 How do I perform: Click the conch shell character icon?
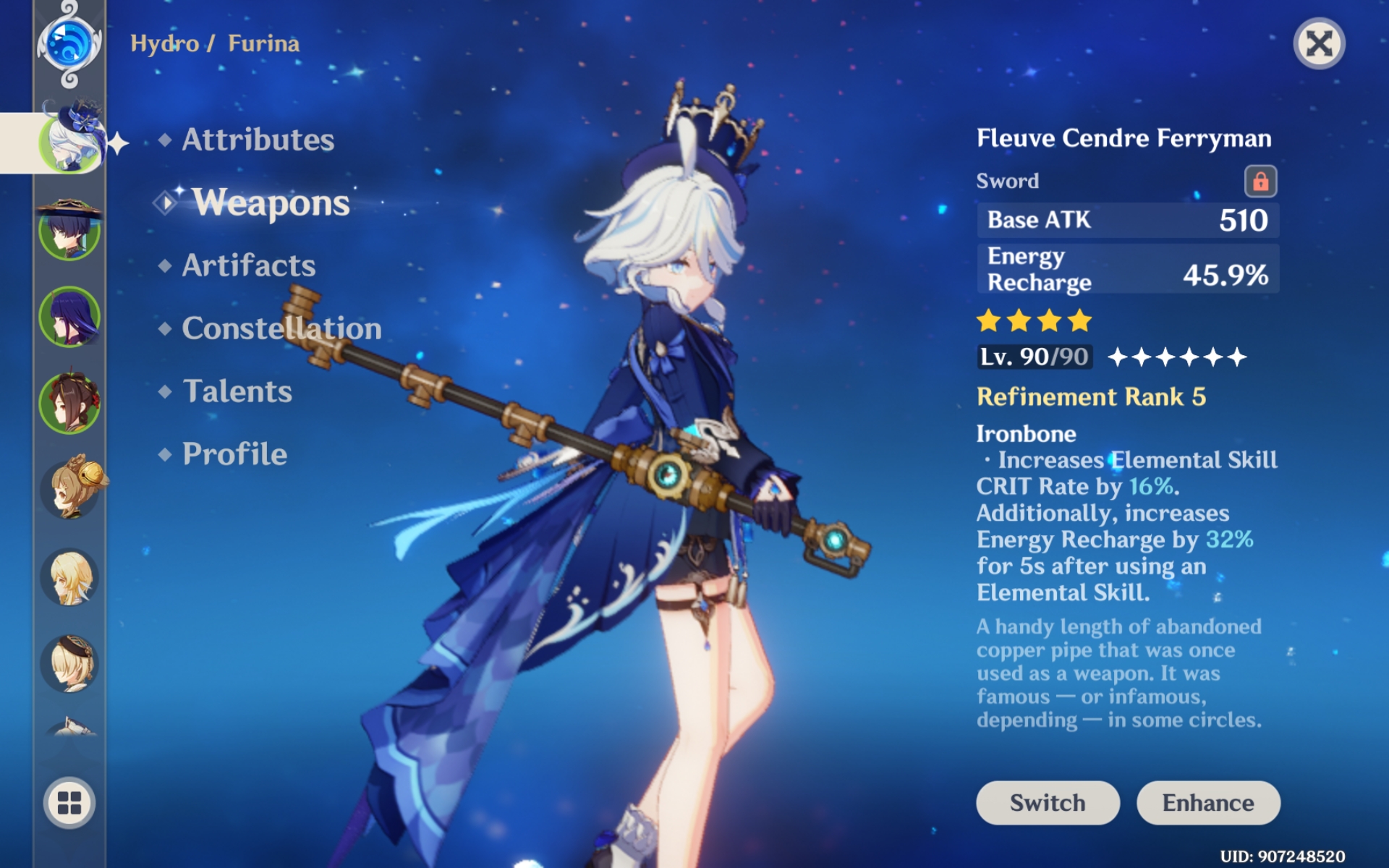pyautogui.click(x=69, y=723)
